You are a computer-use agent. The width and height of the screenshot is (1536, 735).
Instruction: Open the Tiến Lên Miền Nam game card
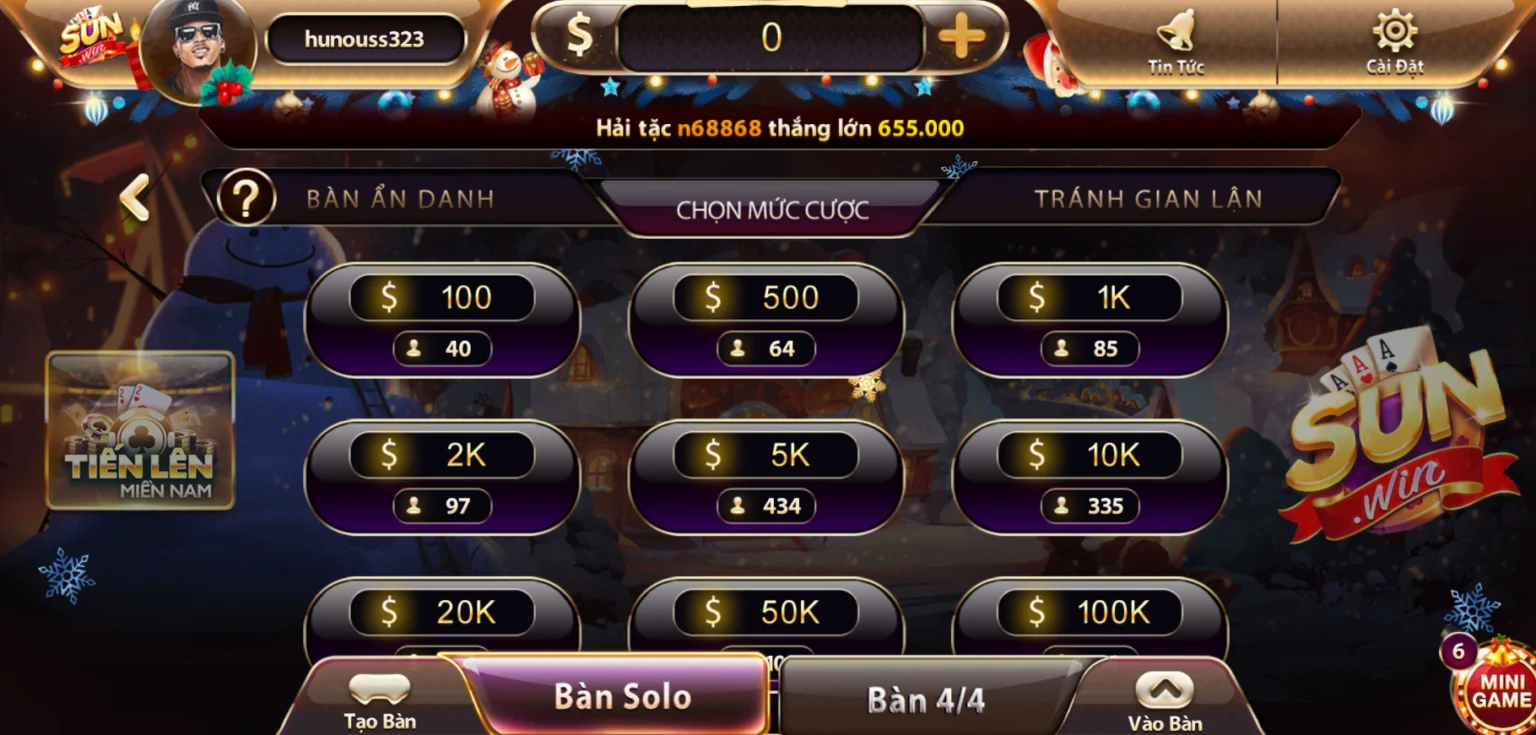click(x=140, y=432)
